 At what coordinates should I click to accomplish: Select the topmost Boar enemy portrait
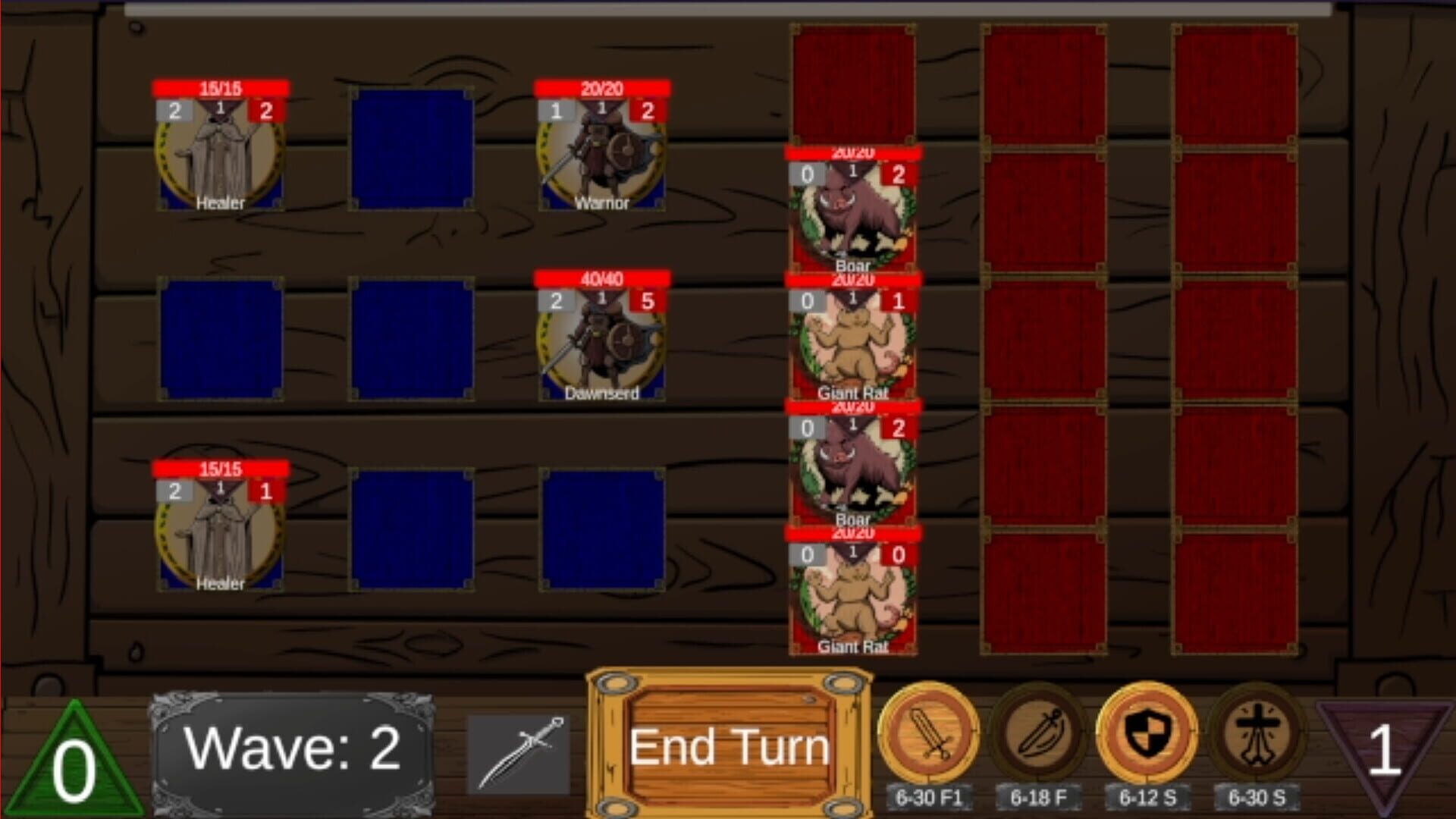tap(853, 209)
